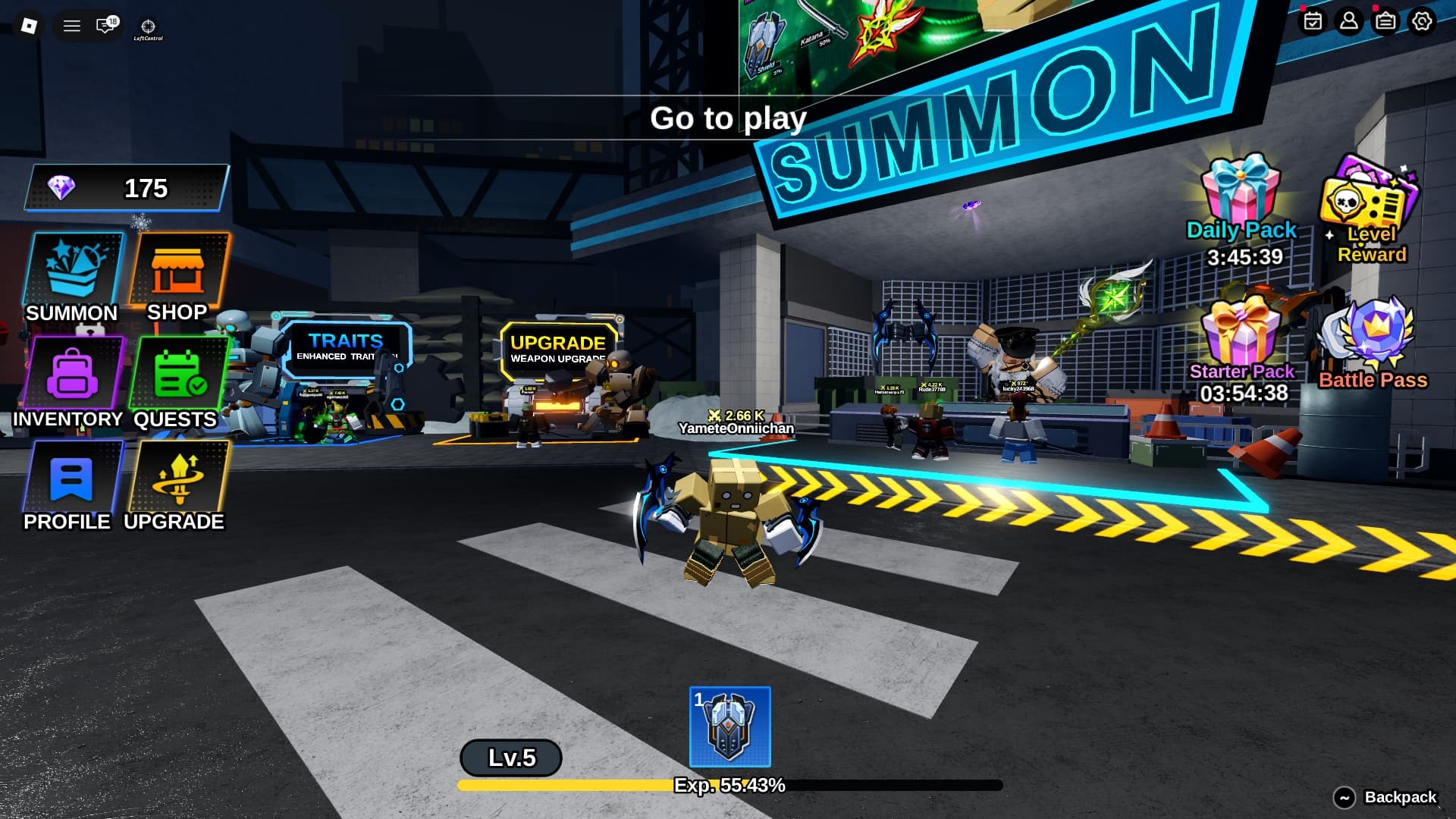Open the clipboard tasks icon
The image size is (1456, 819).
point(1385,23)
